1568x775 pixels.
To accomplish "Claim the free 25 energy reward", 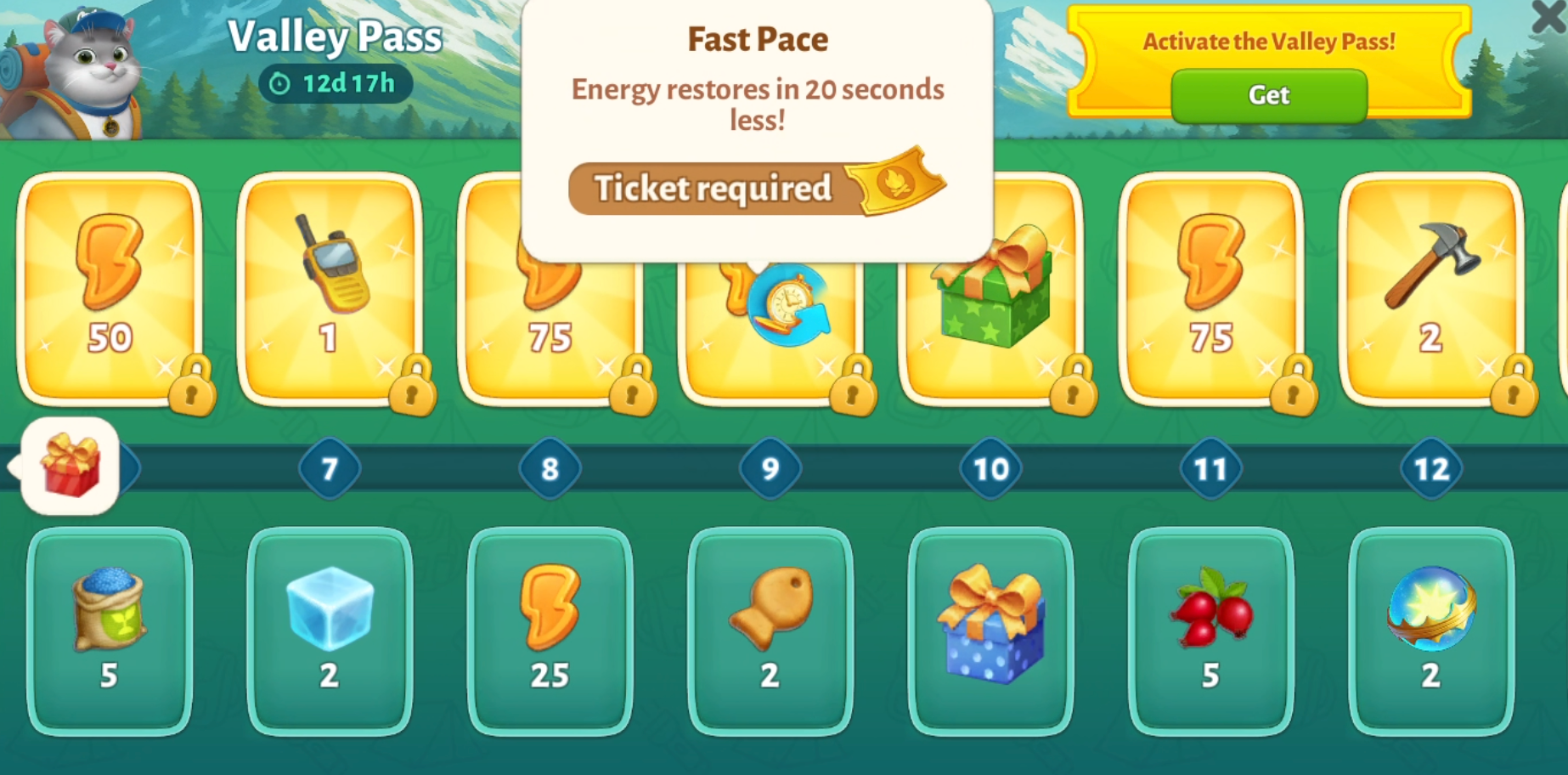I will tap(550, 631).
